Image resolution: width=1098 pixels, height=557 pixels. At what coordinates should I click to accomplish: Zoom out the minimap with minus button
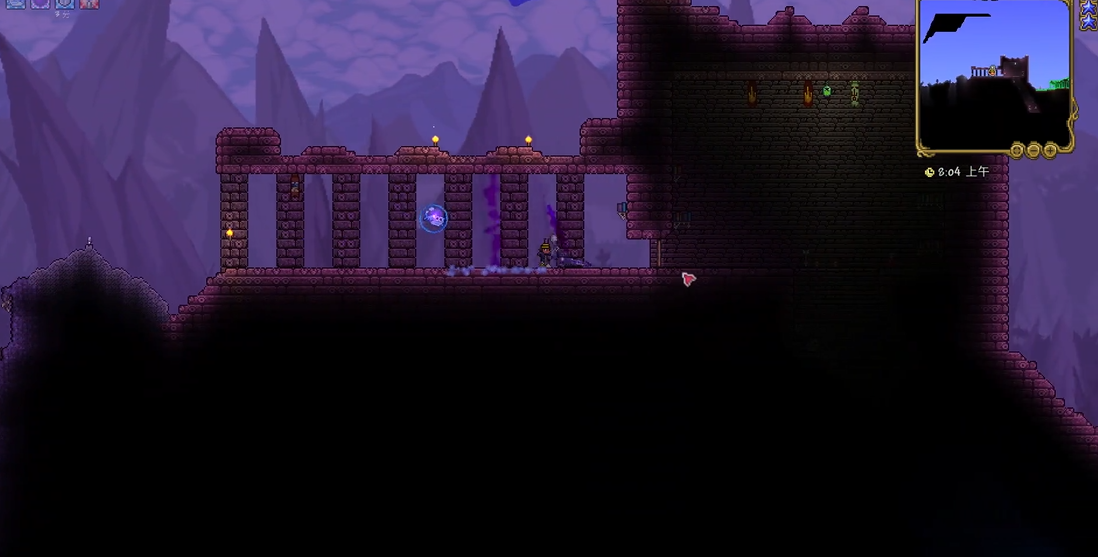tap(1034, 151)
